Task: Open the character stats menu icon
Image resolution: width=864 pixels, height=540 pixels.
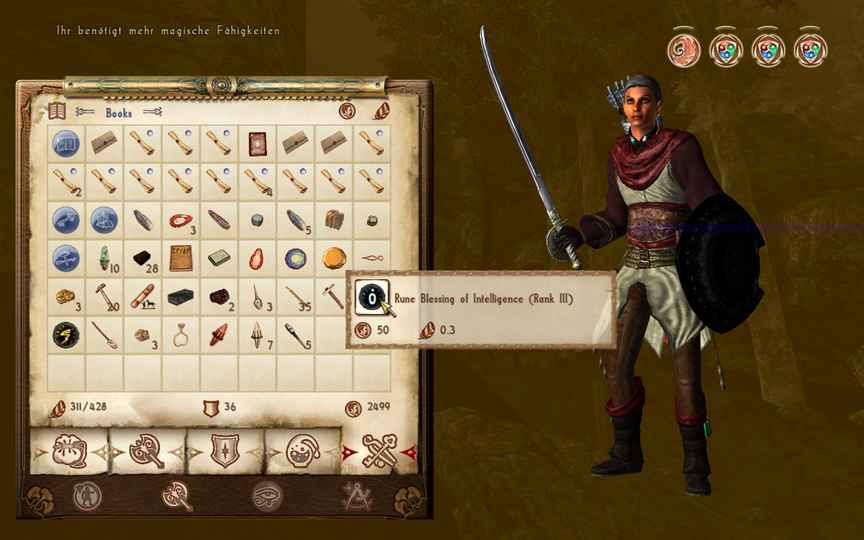Action: click(x=87, y=496)
